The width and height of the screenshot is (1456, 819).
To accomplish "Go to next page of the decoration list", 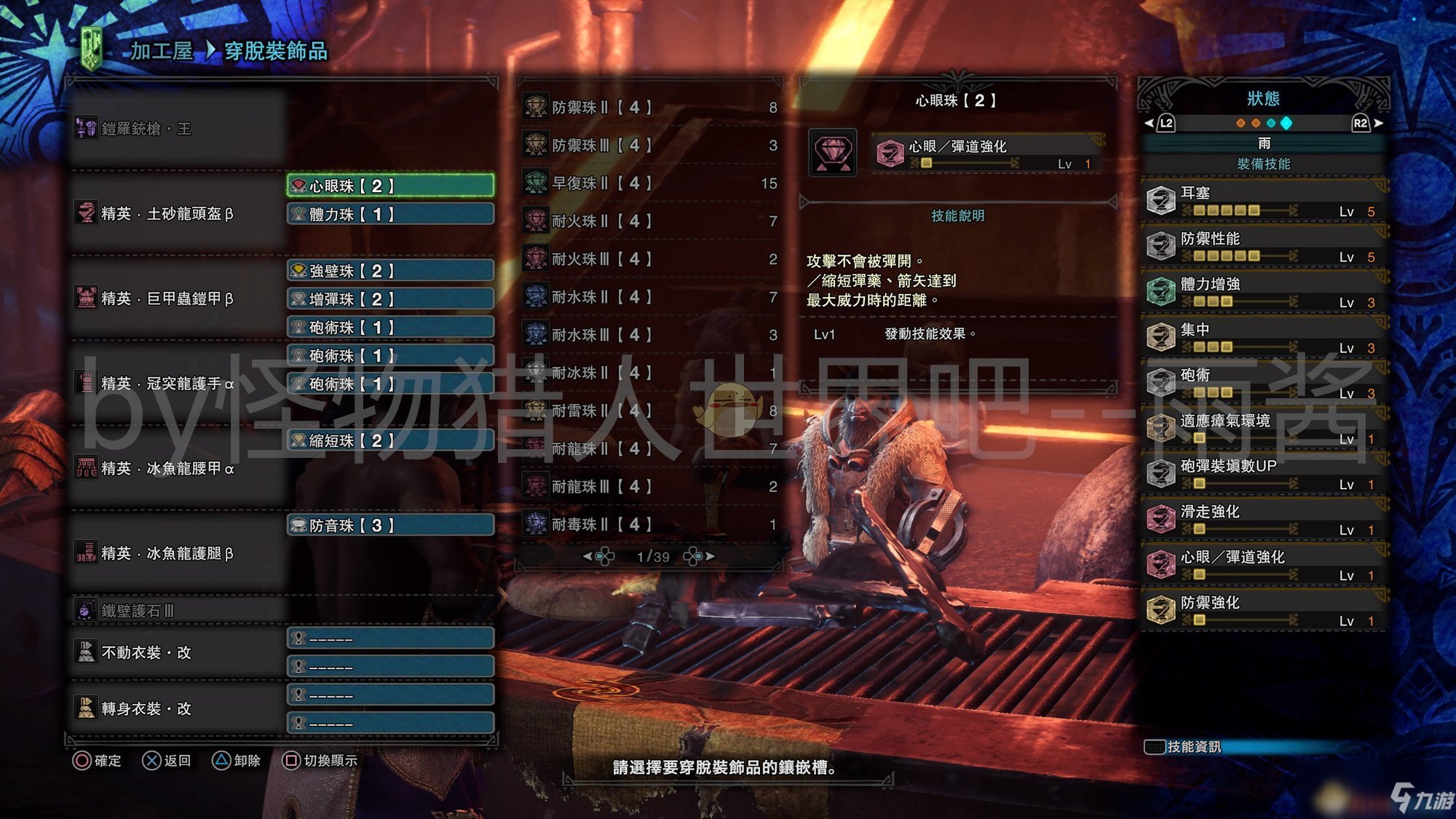I will pos(708,557).
